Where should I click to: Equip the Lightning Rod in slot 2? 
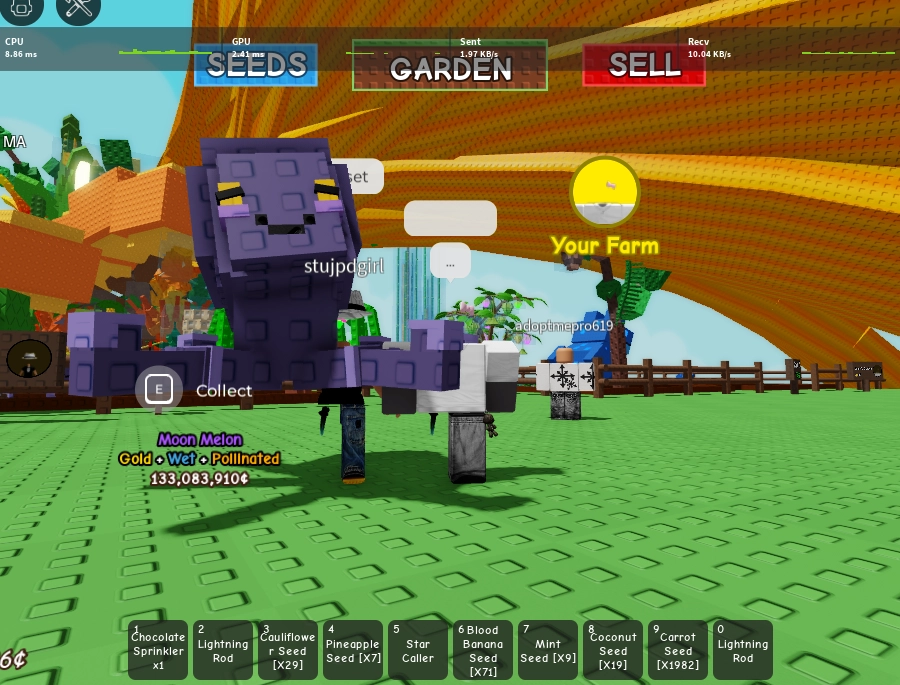[223, 650]
